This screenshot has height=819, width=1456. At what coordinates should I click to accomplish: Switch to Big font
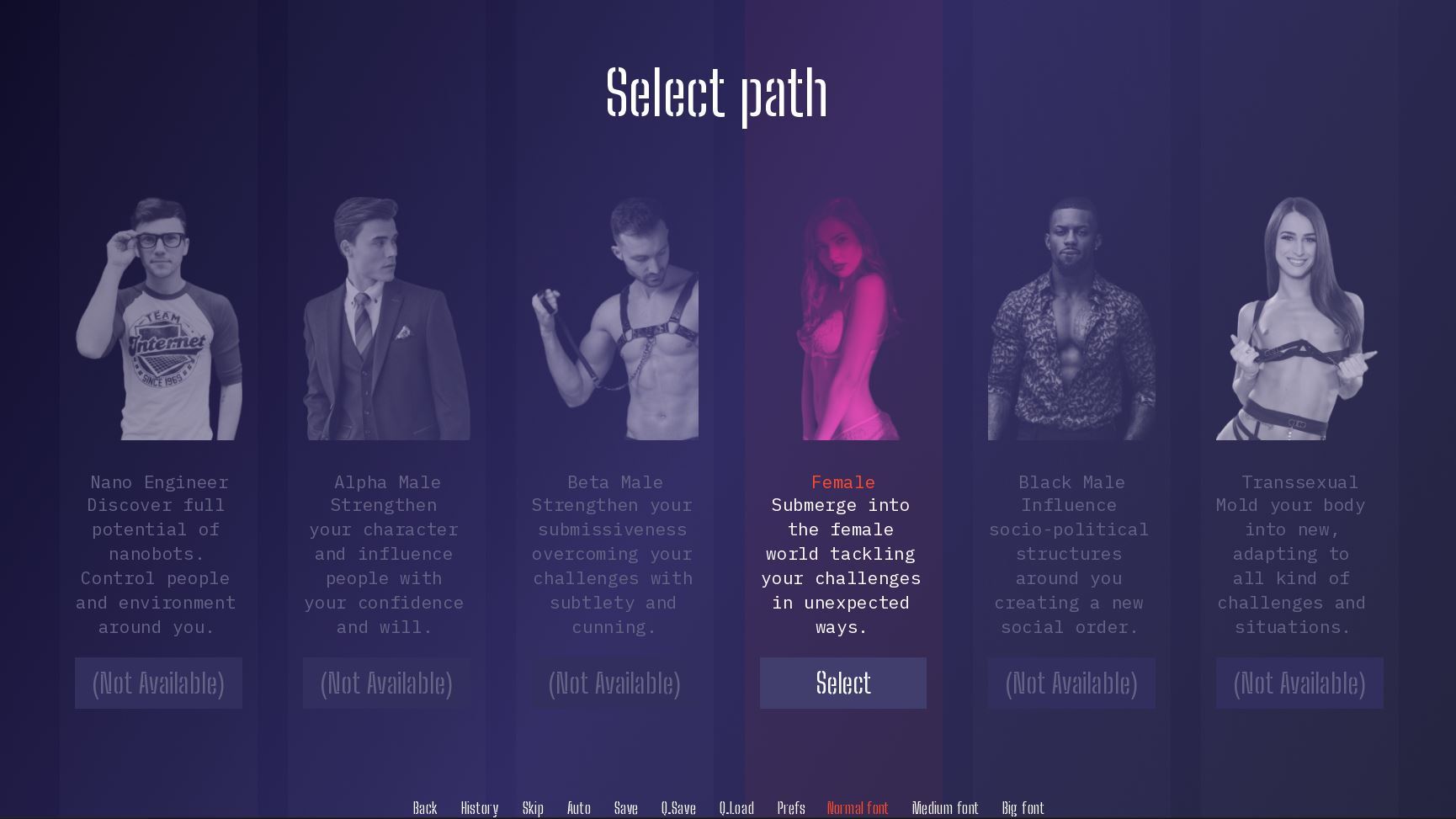pyautogui.click(x=1023, y=808)
